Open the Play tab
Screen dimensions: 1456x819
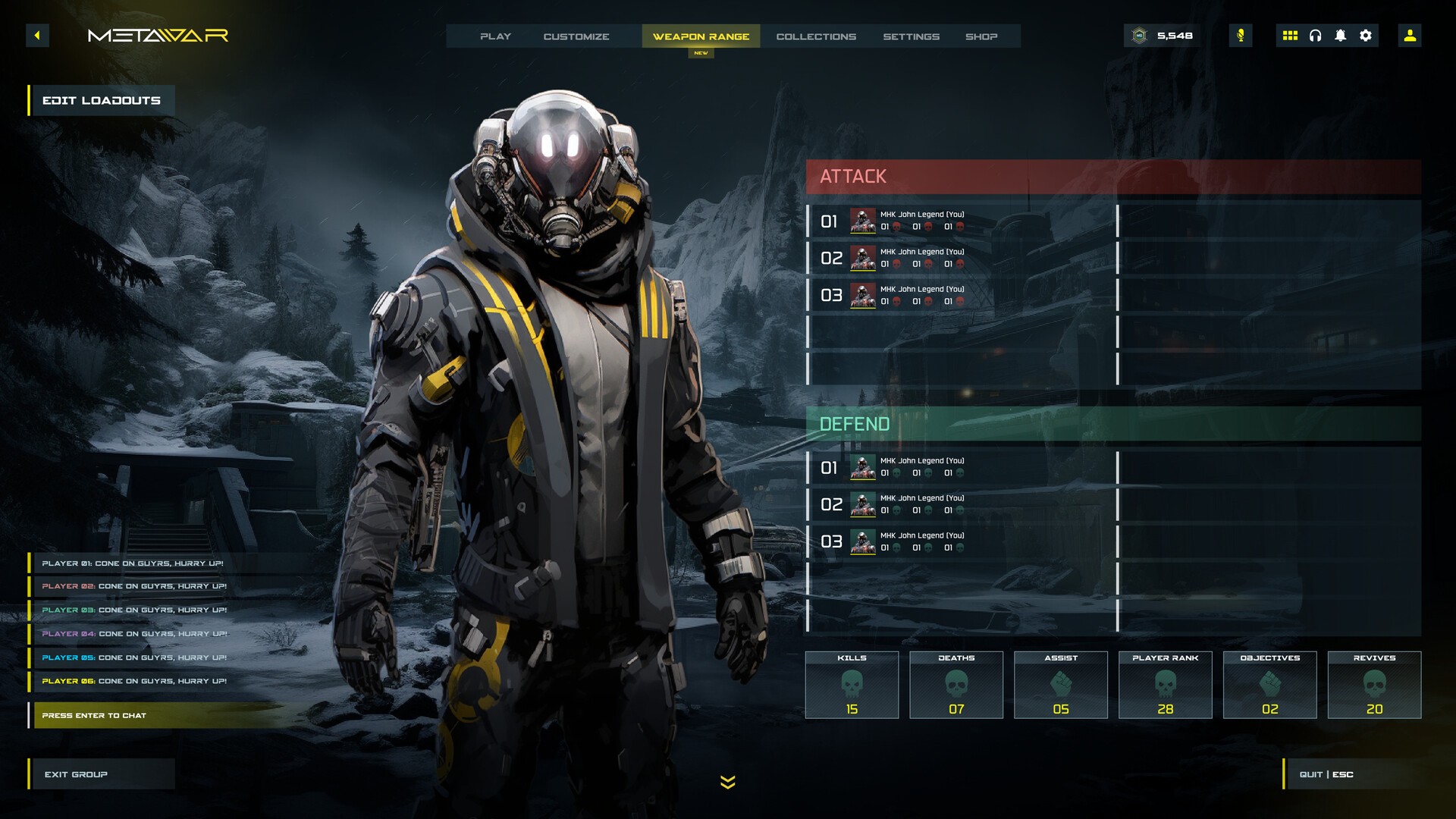(x=495, y=36)
